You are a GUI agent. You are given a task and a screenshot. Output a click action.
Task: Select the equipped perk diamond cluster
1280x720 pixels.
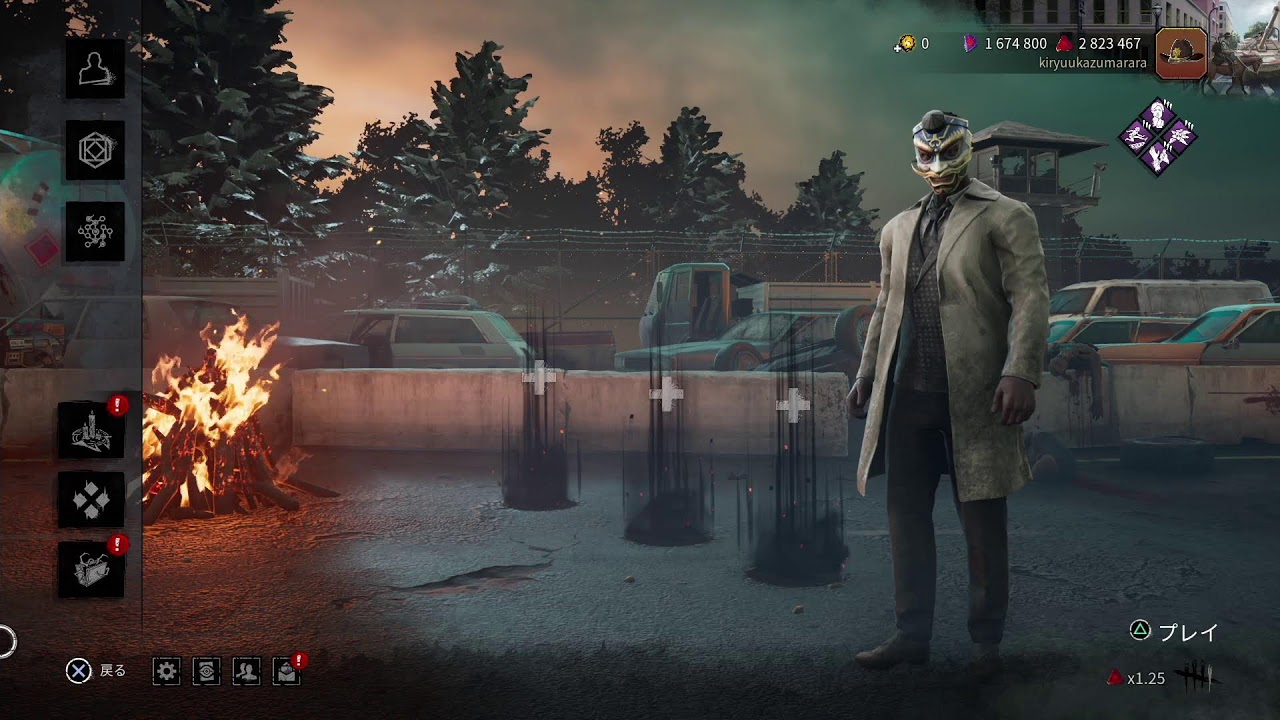pyautogui.click(x=1158, y=137)
